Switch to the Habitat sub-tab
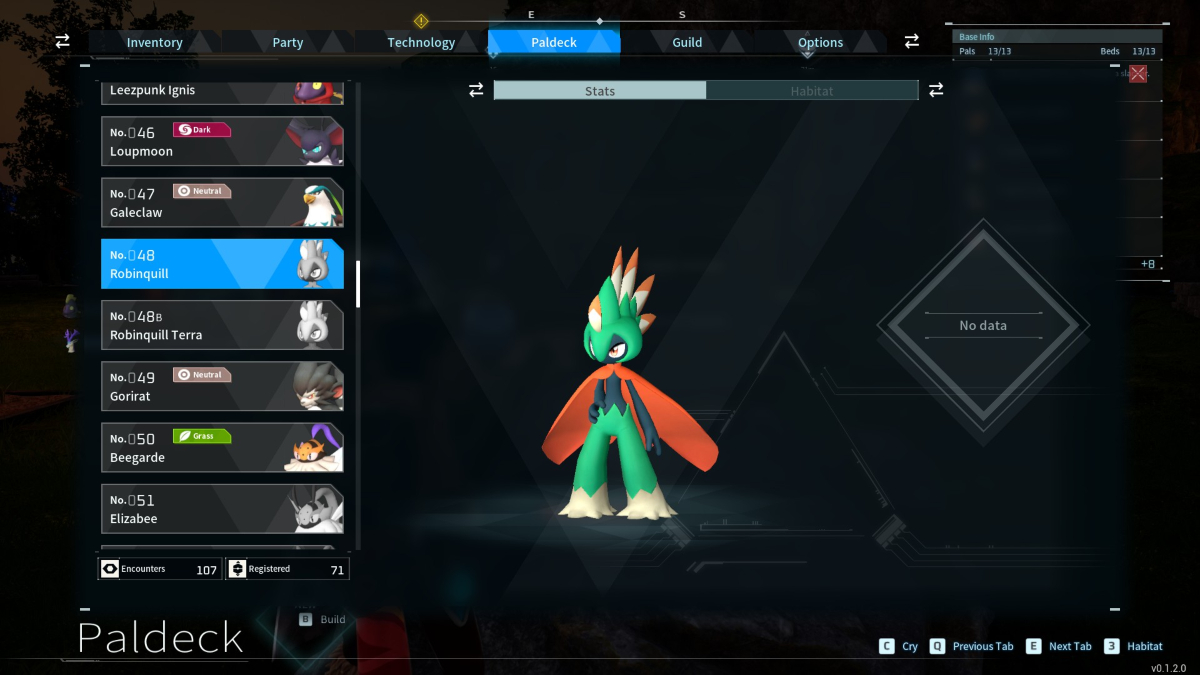 click(x=812, y=91)
